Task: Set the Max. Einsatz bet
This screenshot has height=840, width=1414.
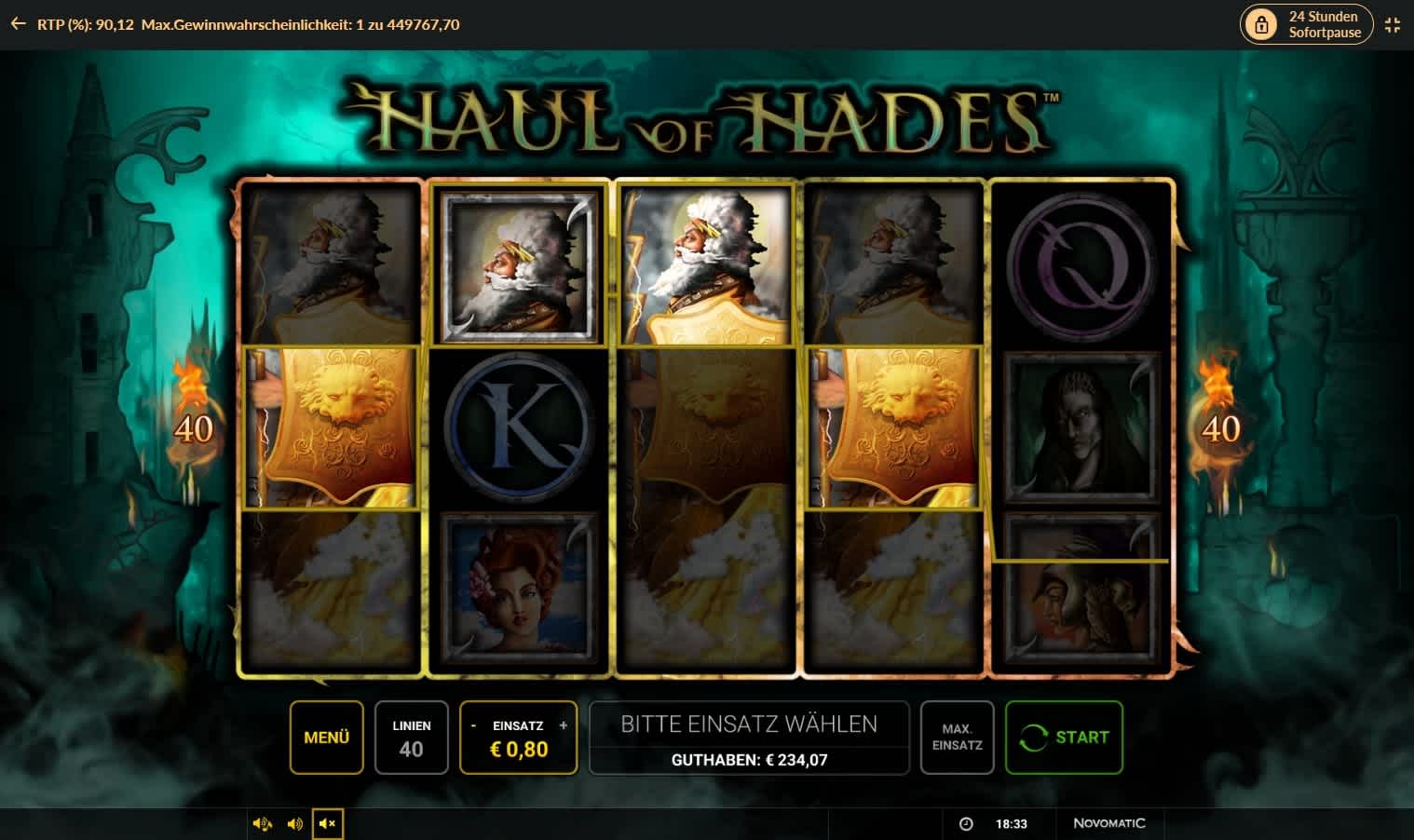Action: (957, 738)
